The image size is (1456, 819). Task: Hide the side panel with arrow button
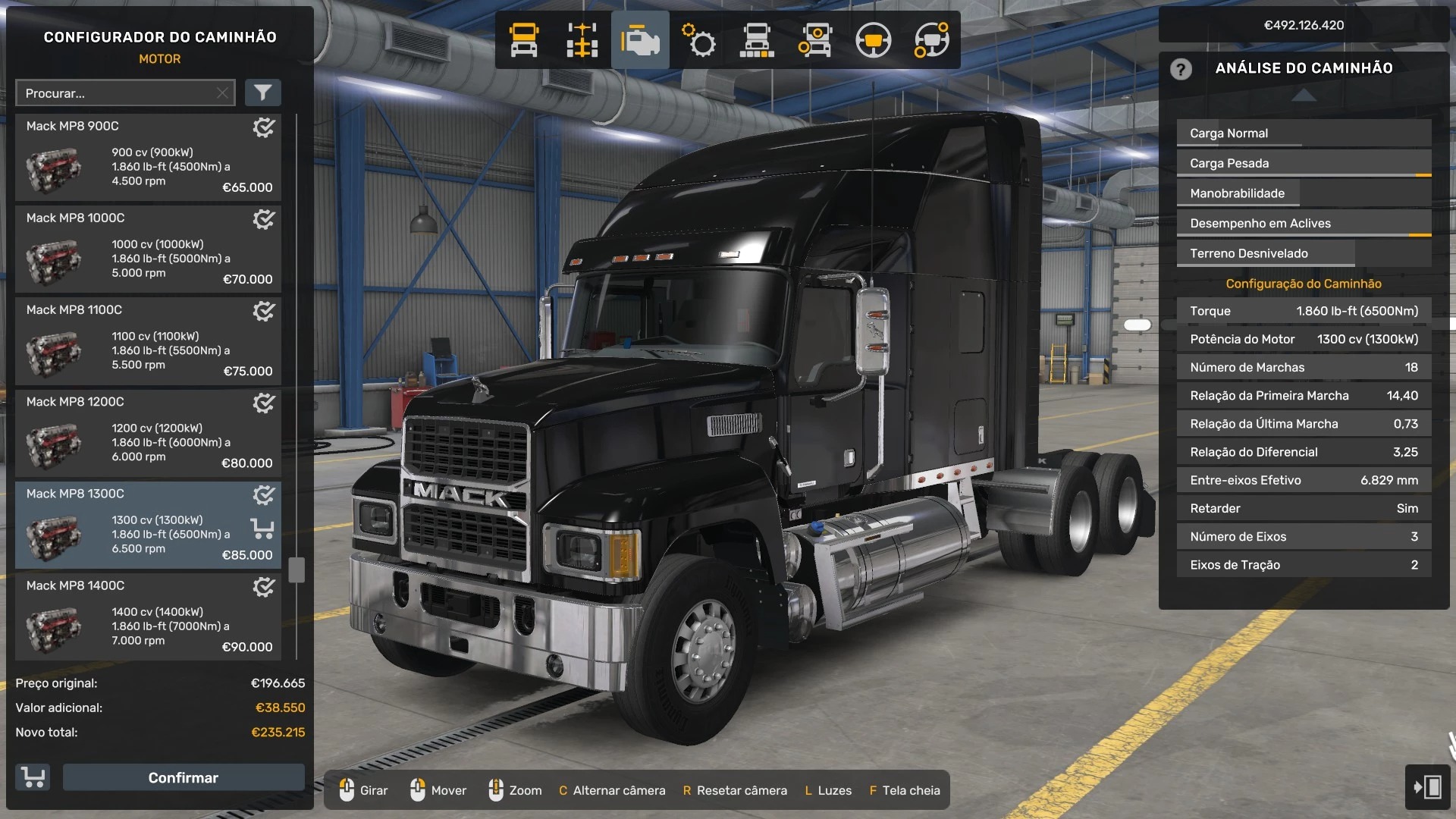click(1427, 786)
